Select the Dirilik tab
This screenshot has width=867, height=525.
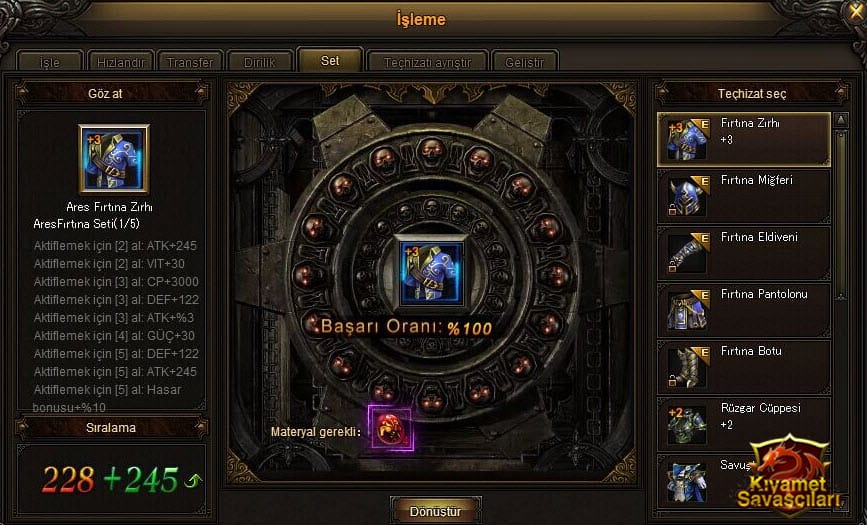coord(259,62)
